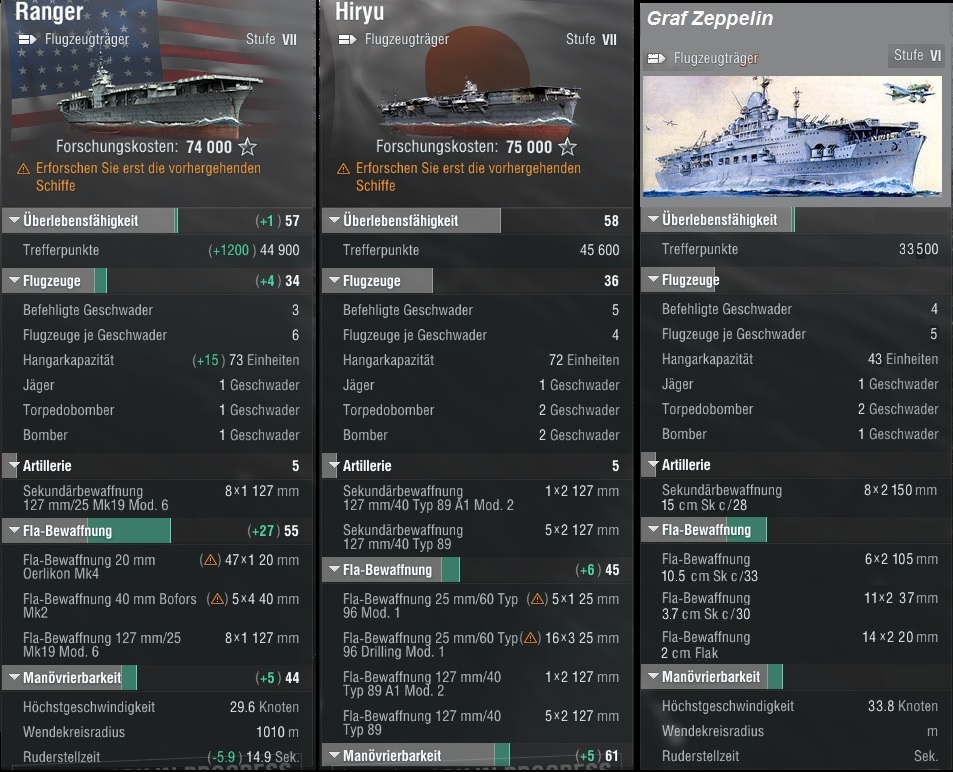Toggle the Manövrierbarkeit header under Ranger
Screen dimensions: 953x772
click(x=71, y=677)
